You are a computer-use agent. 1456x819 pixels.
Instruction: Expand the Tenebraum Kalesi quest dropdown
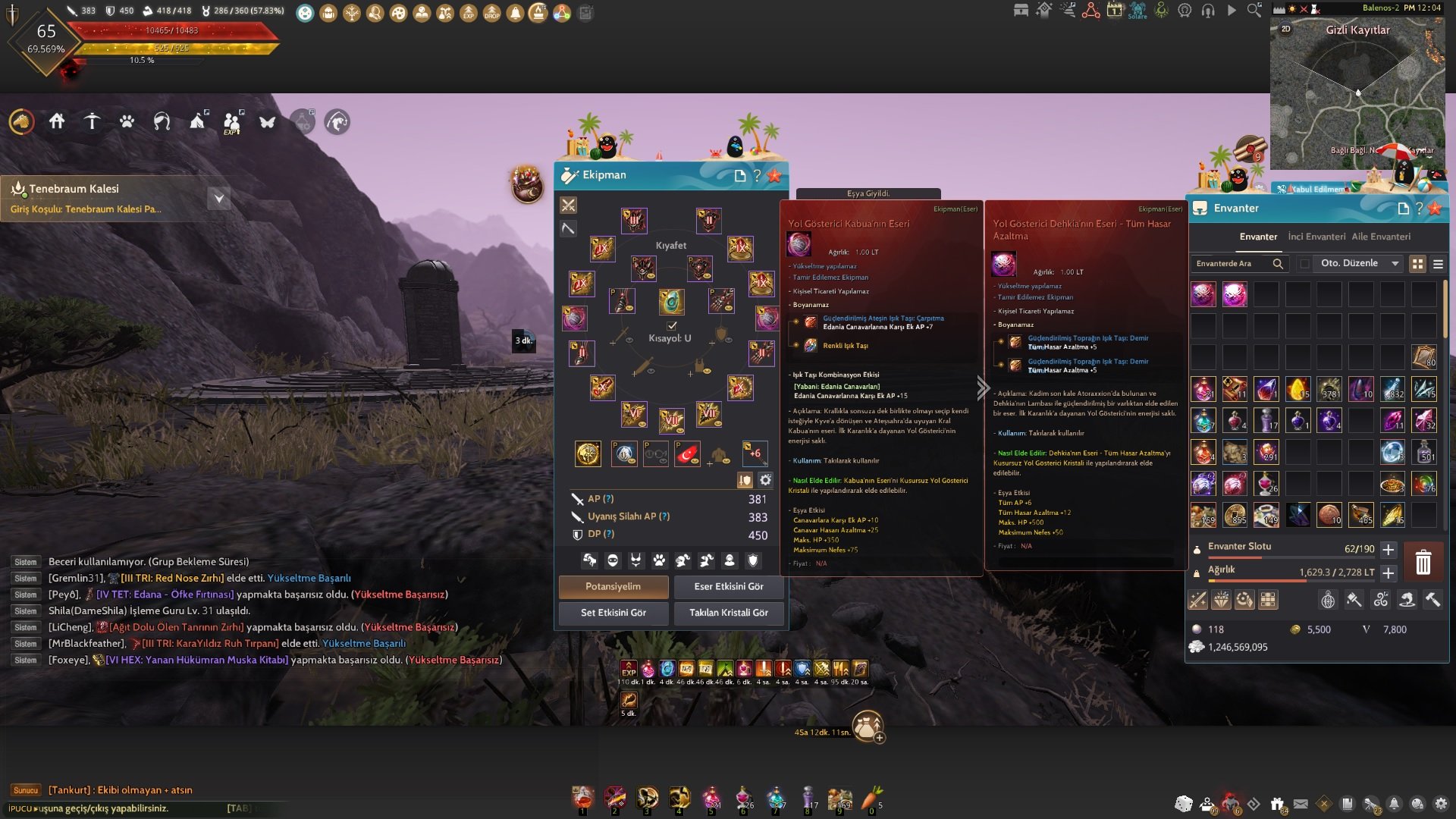(x=218, y=199)
